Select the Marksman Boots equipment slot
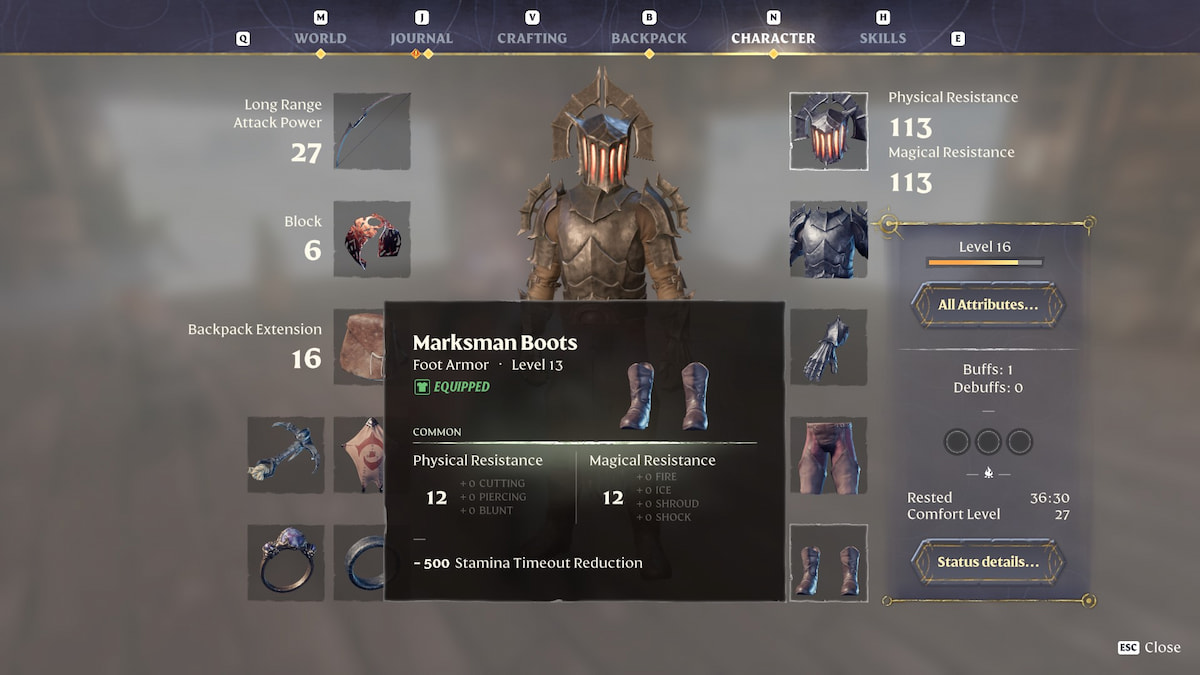1200x675 pixels. 828,563
